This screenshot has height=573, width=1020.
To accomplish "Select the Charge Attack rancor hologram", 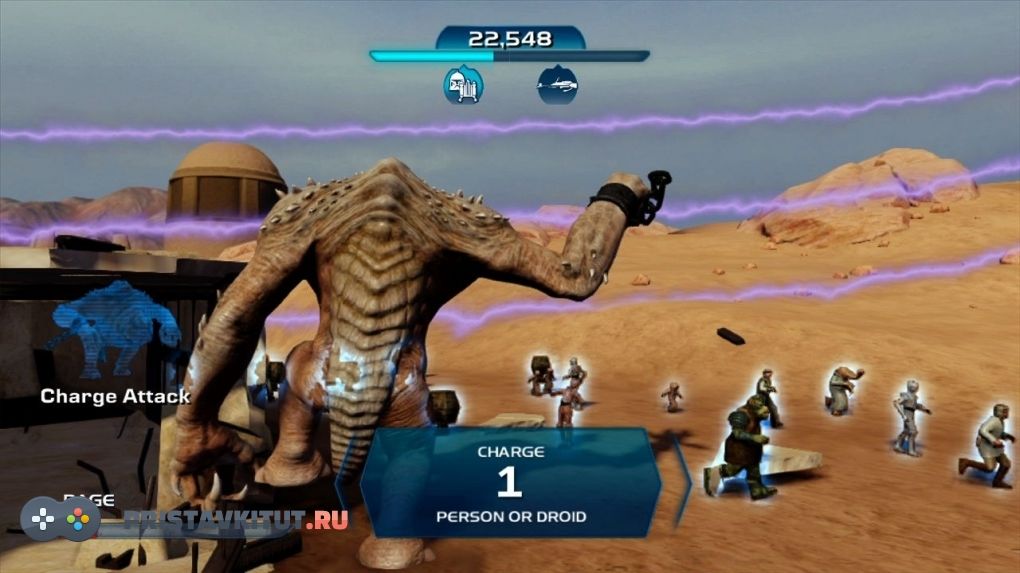I will coord(112,328).
